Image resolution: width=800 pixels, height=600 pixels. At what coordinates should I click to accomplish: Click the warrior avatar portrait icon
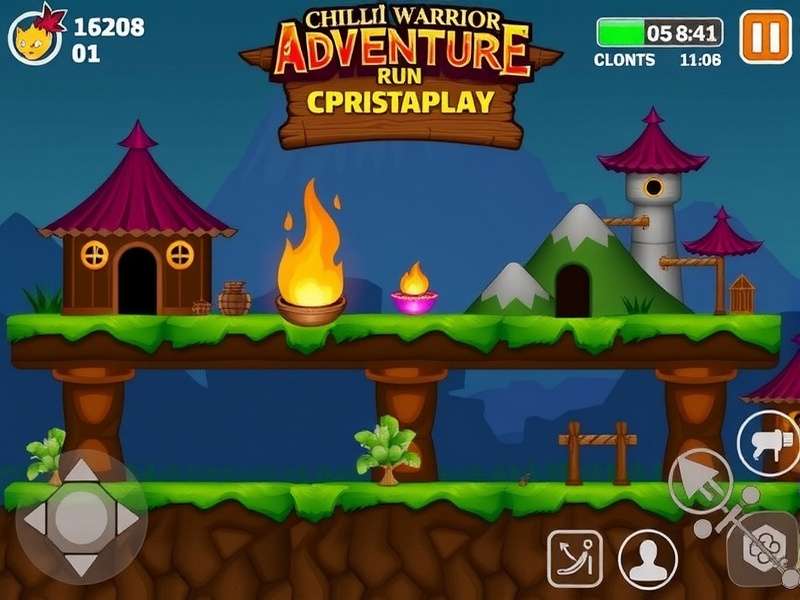(x=34, y=37)
